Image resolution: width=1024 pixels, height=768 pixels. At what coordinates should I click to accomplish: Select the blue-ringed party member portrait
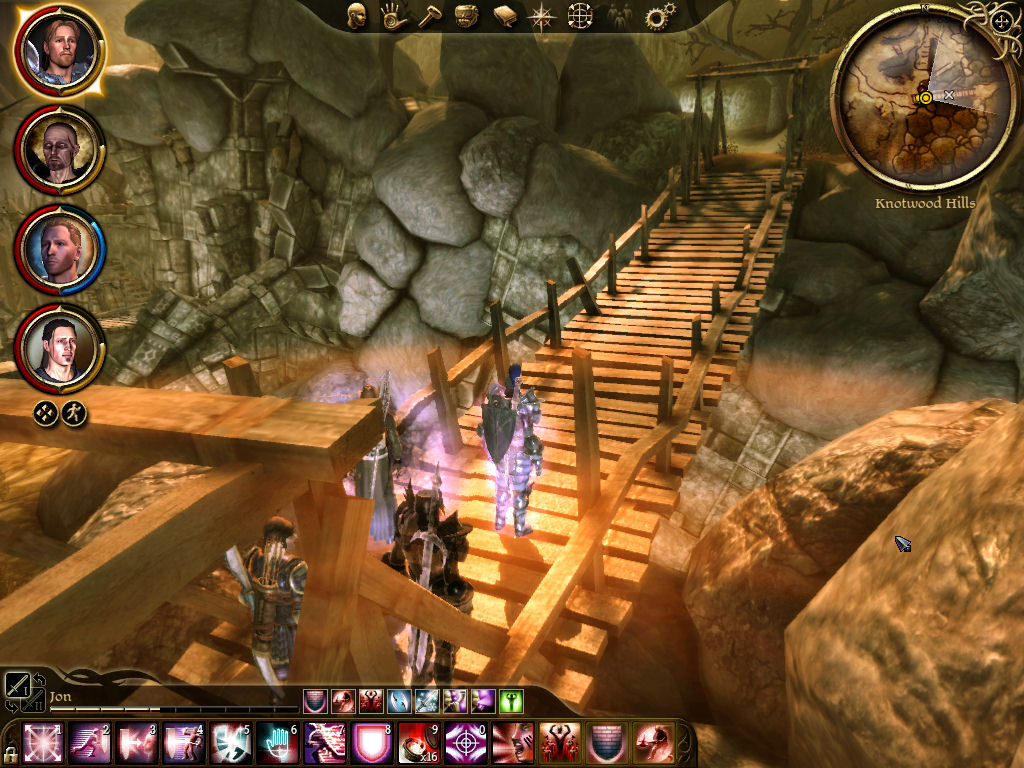(59, 248)
